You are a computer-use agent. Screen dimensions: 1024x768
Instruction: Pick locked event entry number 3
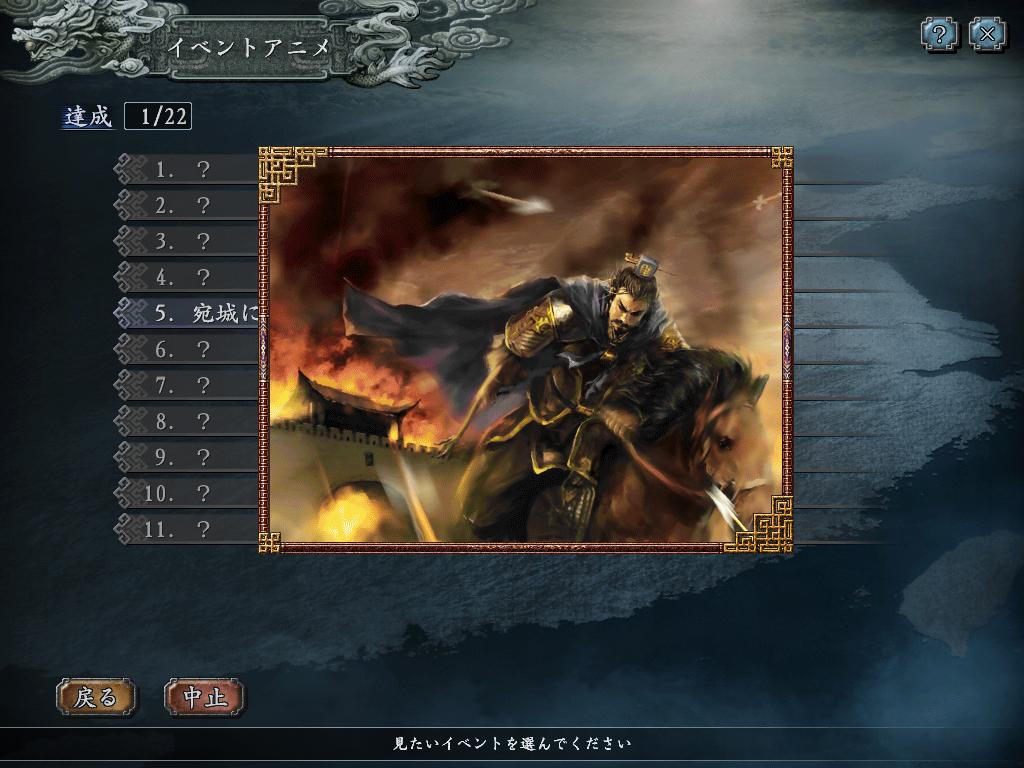[190, 242]
